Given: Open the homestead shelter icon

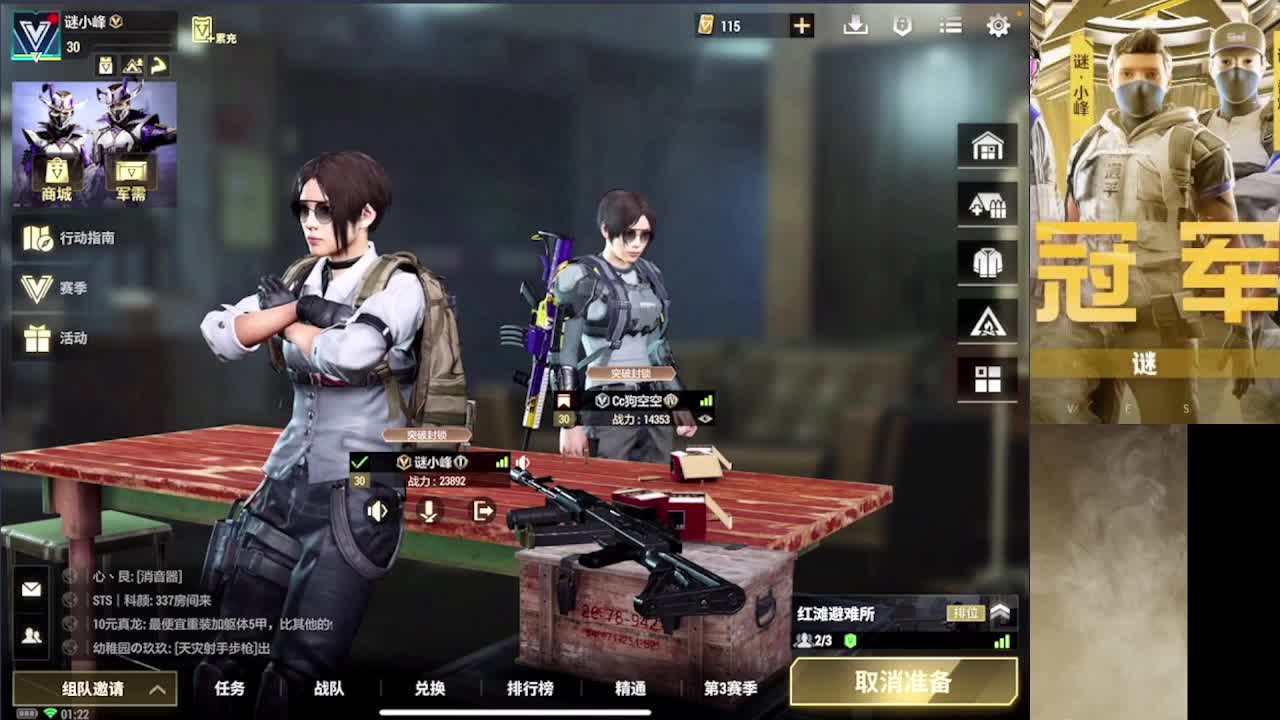Looking at the screenshot, I should tap(987, 204).
